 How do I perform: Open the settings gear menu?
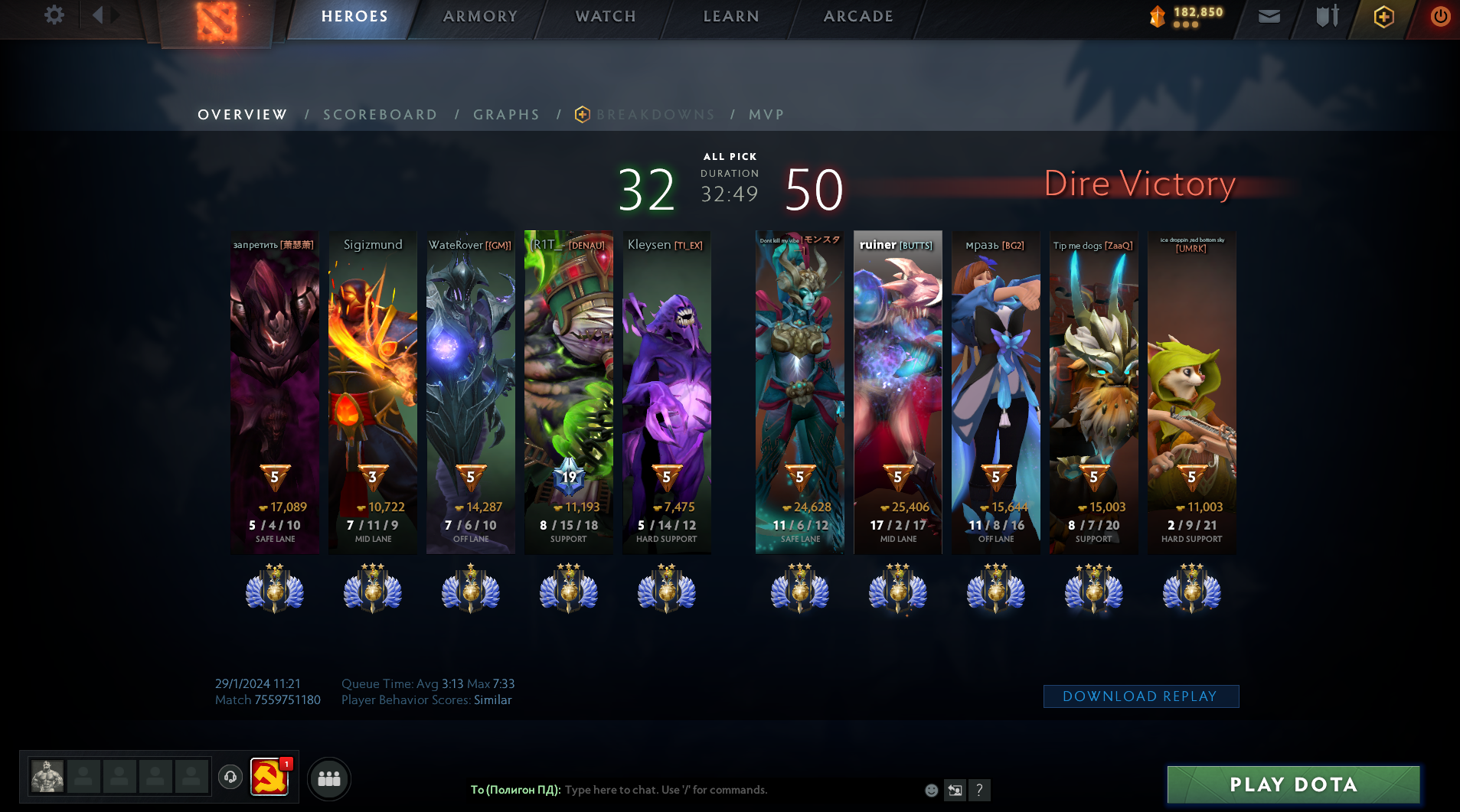point(54,15)
